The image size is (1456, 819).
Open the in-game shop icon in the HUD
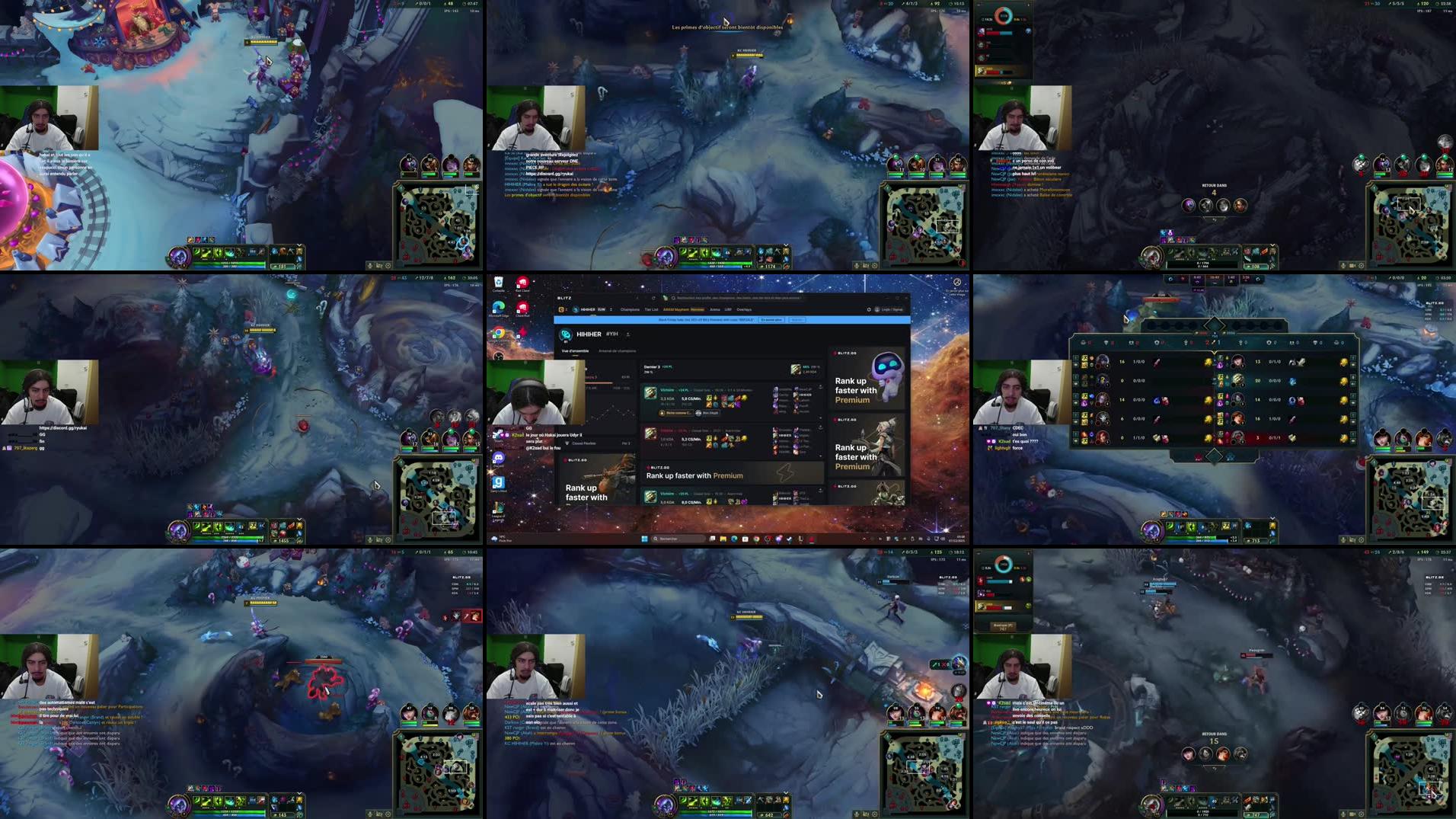coord(299,251)
